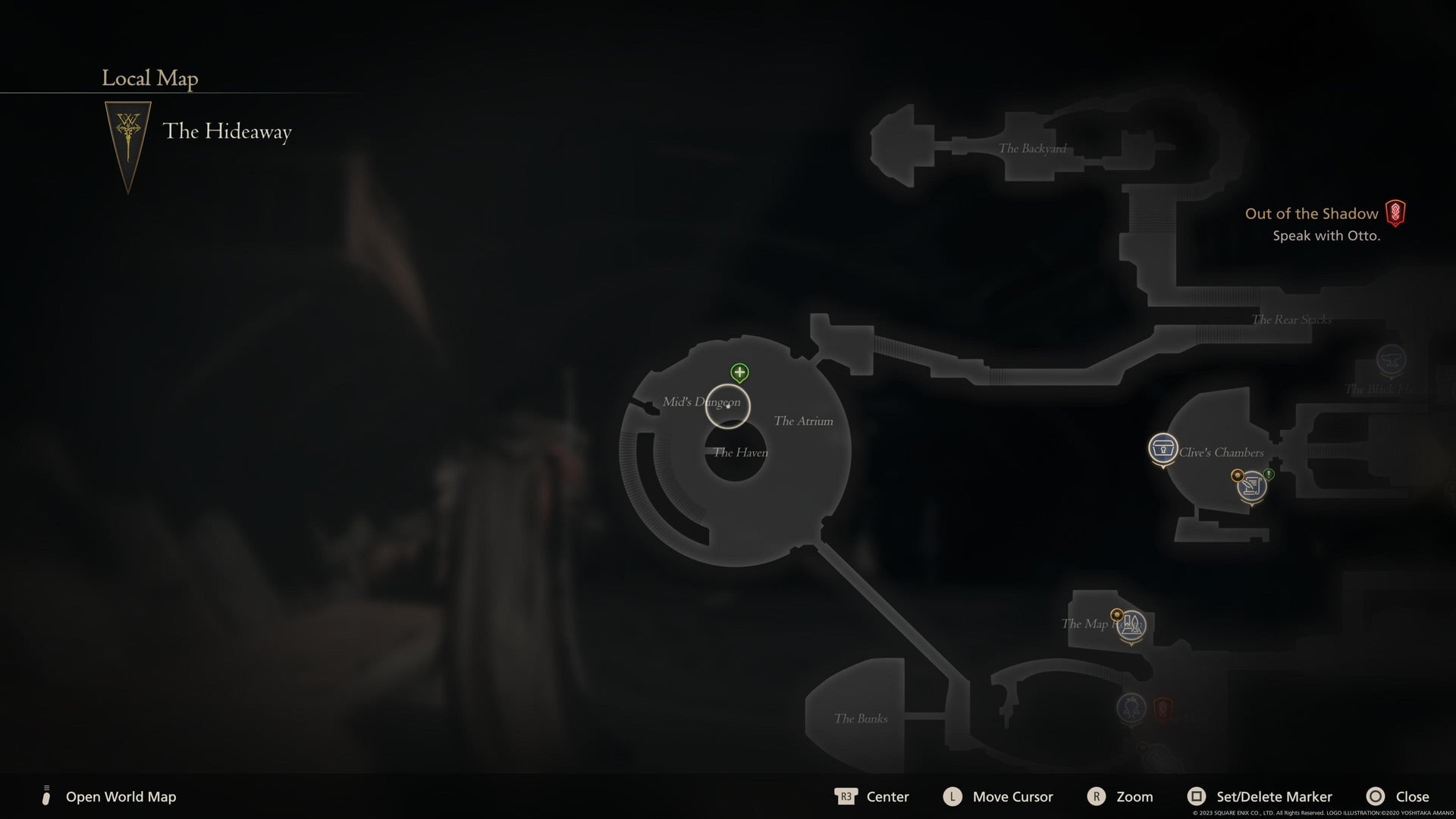Click the red sidequest badge next to the Moogle icon
This screenshot has width=1456, height=819.
coord(1163,708)
